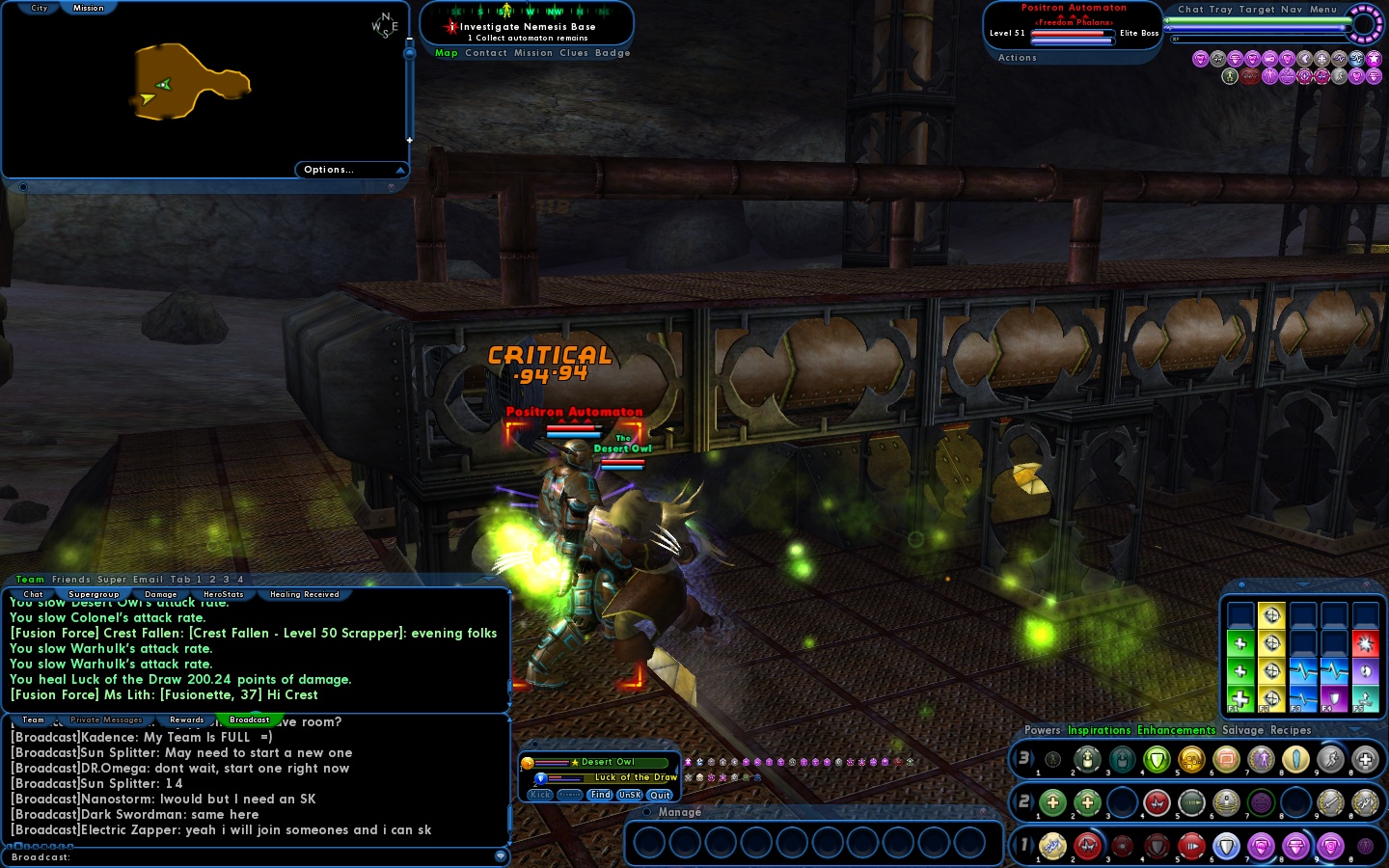Open the Recipes window
Viewport: 1389px width, 868px height.
click(1291, 731)
